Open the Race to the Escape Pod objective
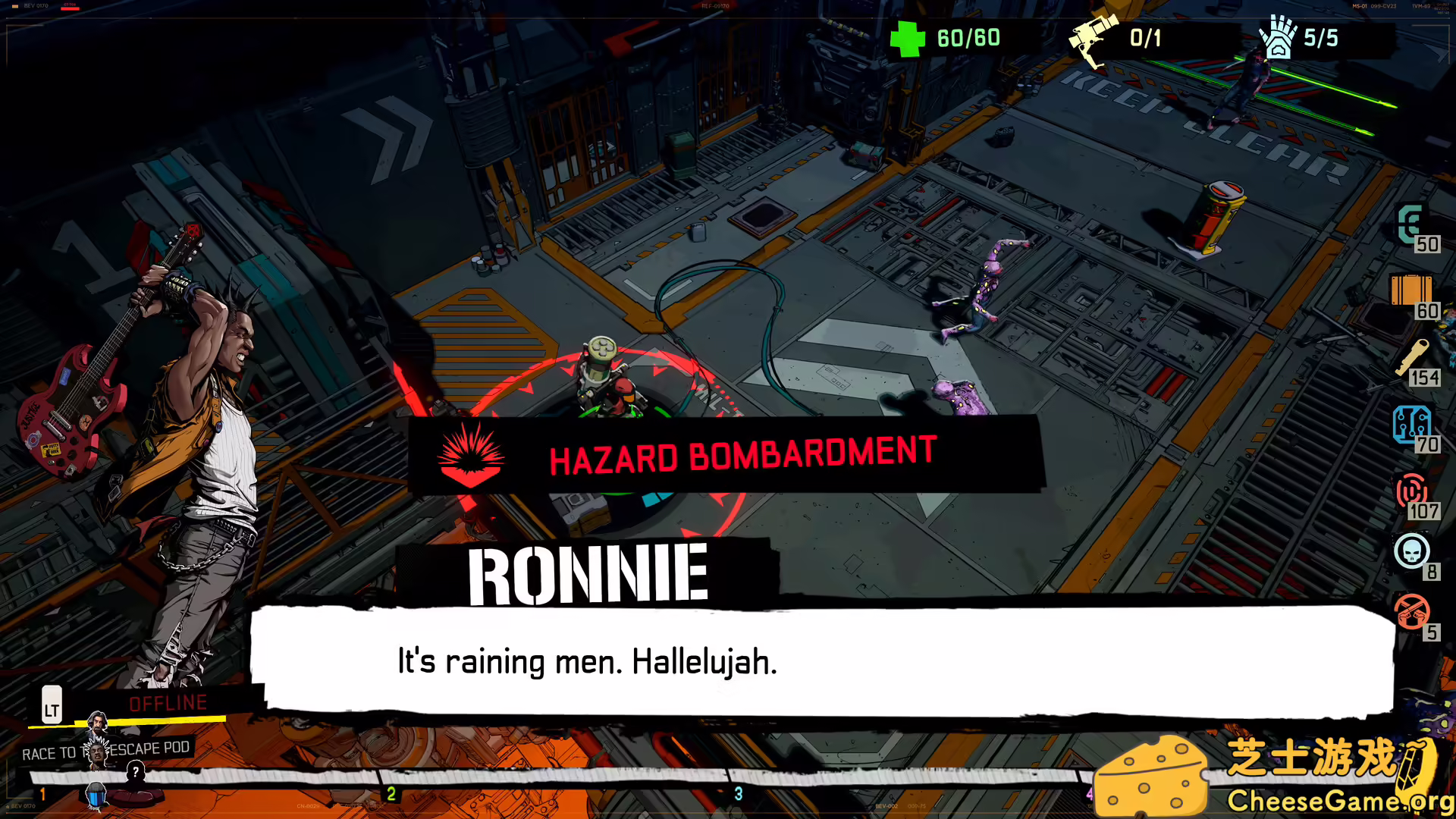 [x=106, y=751]
